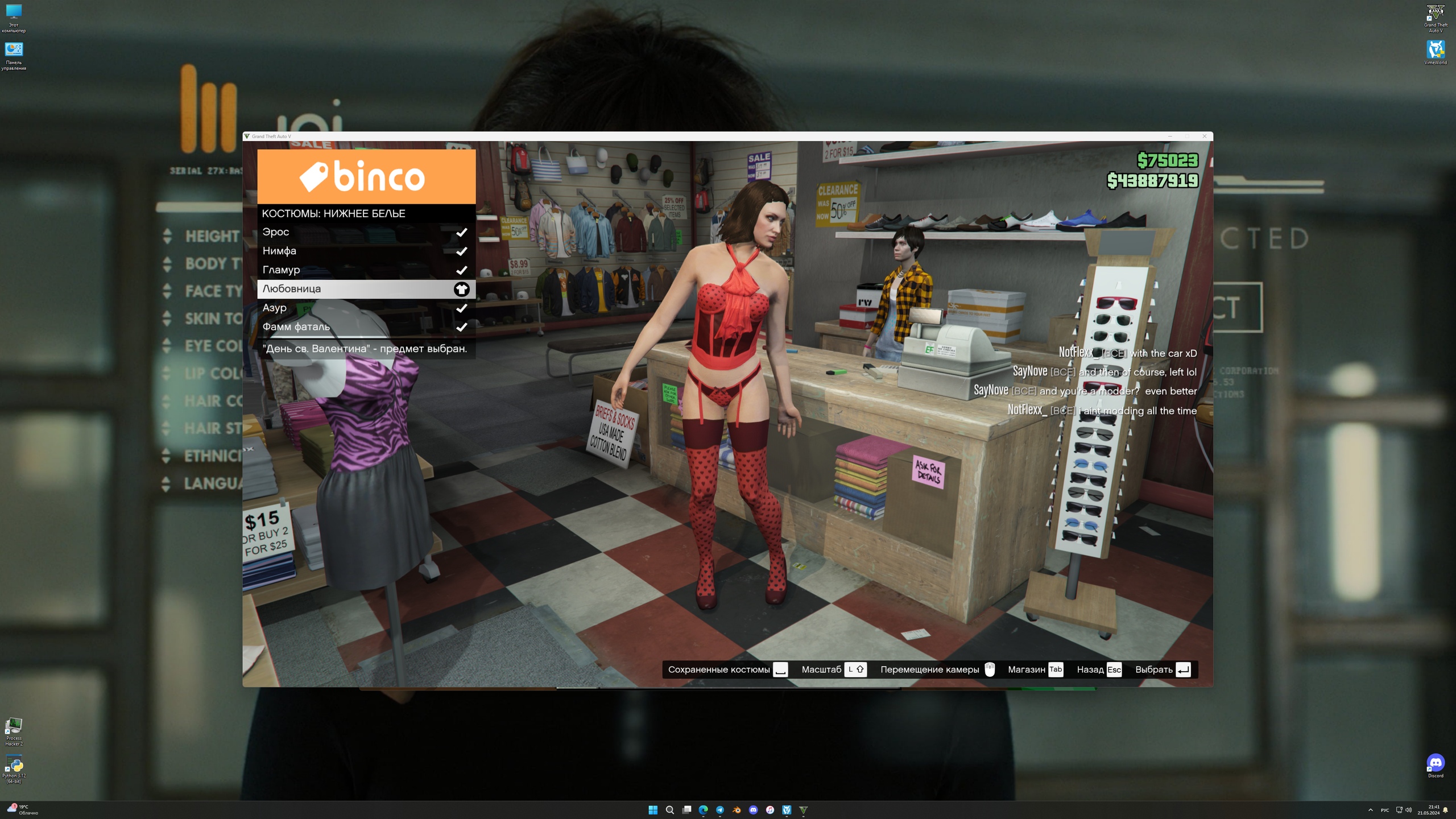Image resolution: width=1456 pixels, height=819 pixels.
Task: Confirm with the Выбрать button
Action: [1162, 669]
